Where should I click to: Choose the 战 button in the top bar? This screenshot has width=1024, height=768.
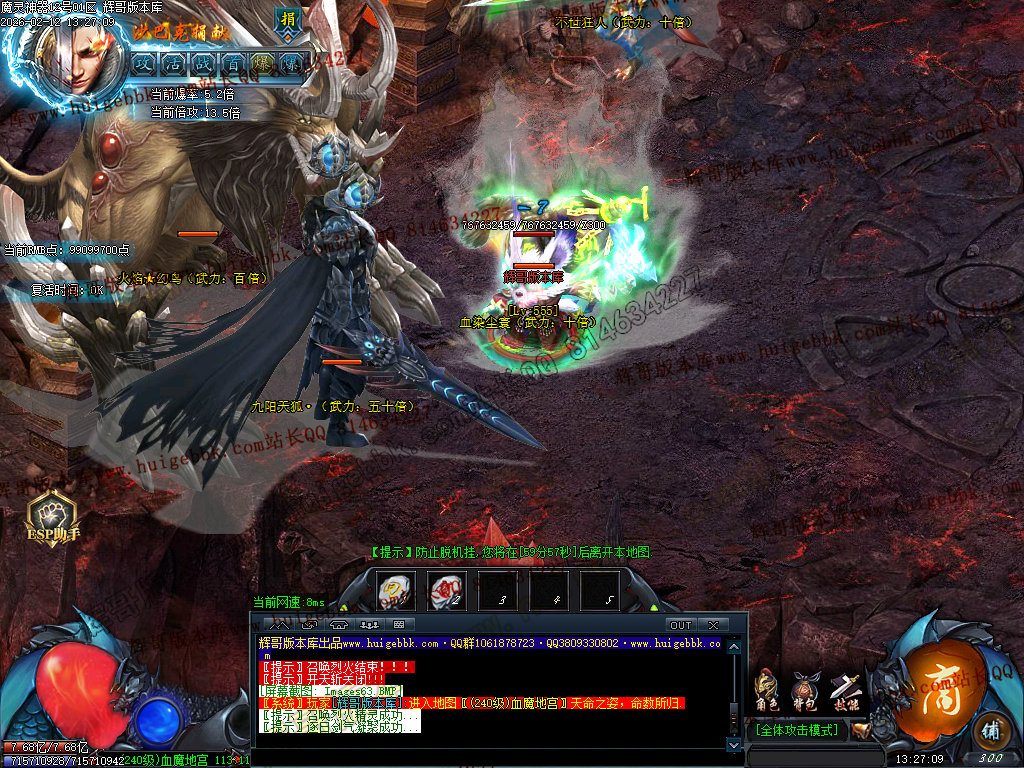coord(204,63)
